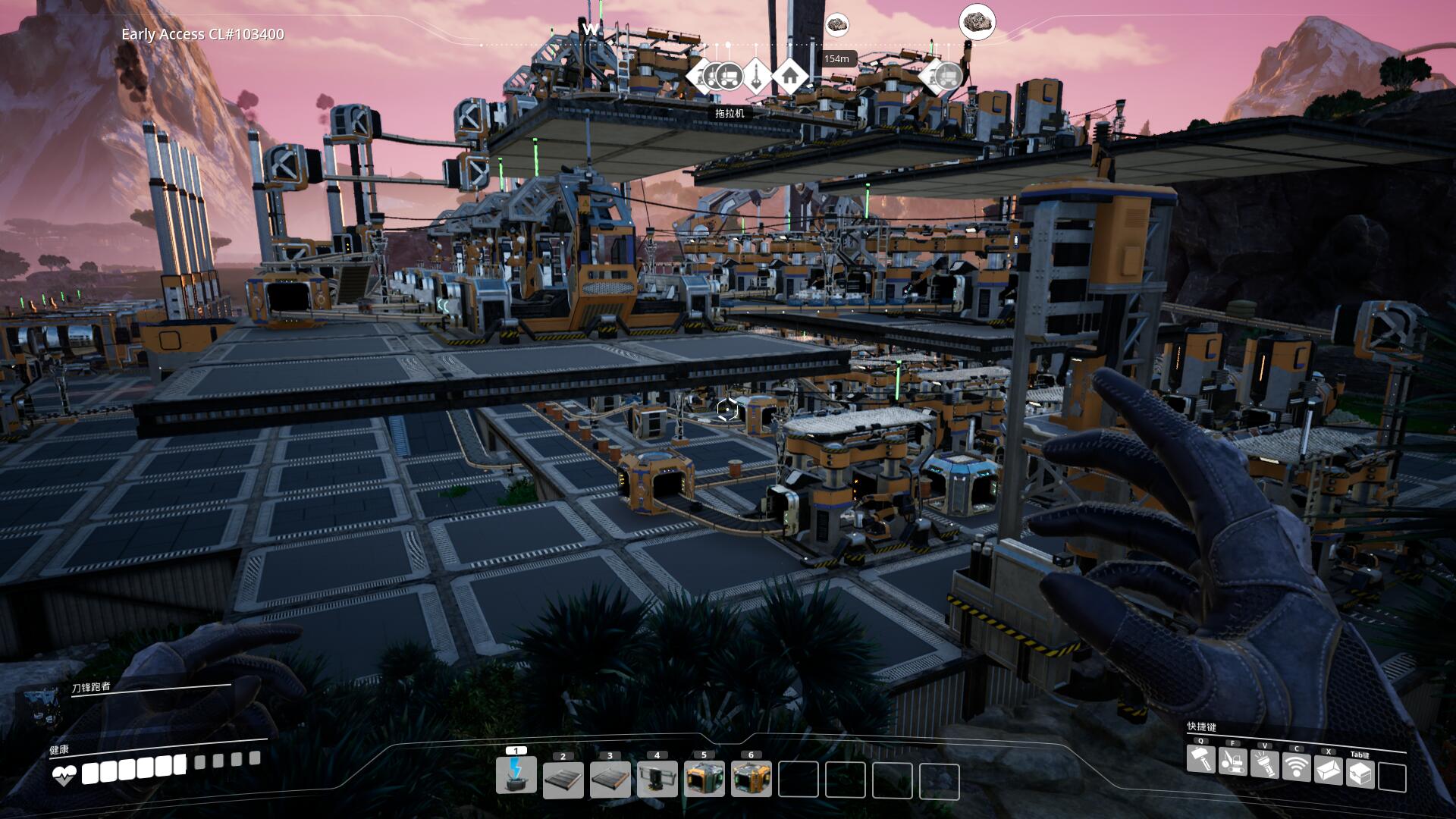Open the inventory chest shortcut
The width and height of the screenshot is (1456, 819).
tap(1360, 773)
